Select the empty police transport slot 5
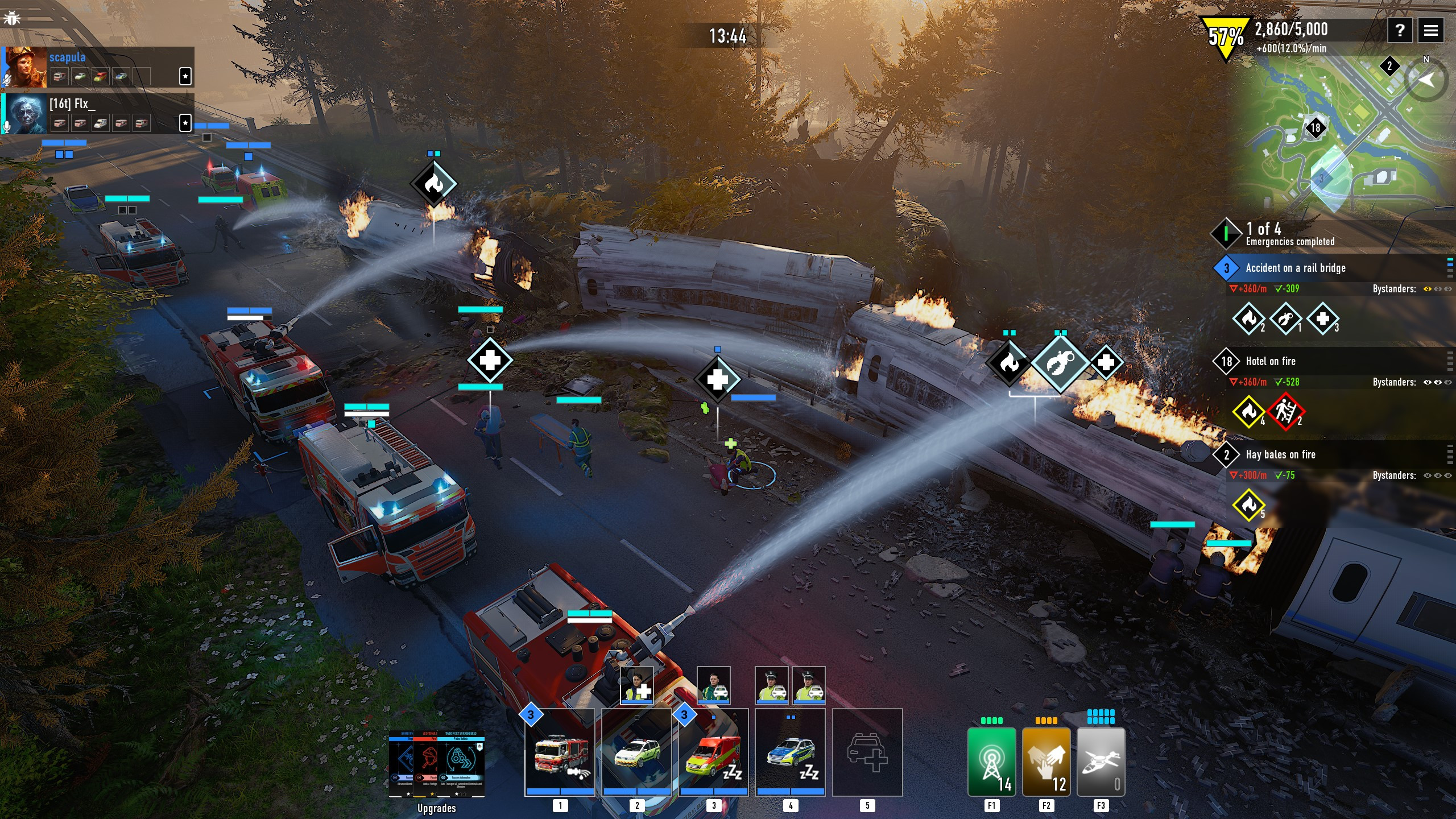 point(867,752)
